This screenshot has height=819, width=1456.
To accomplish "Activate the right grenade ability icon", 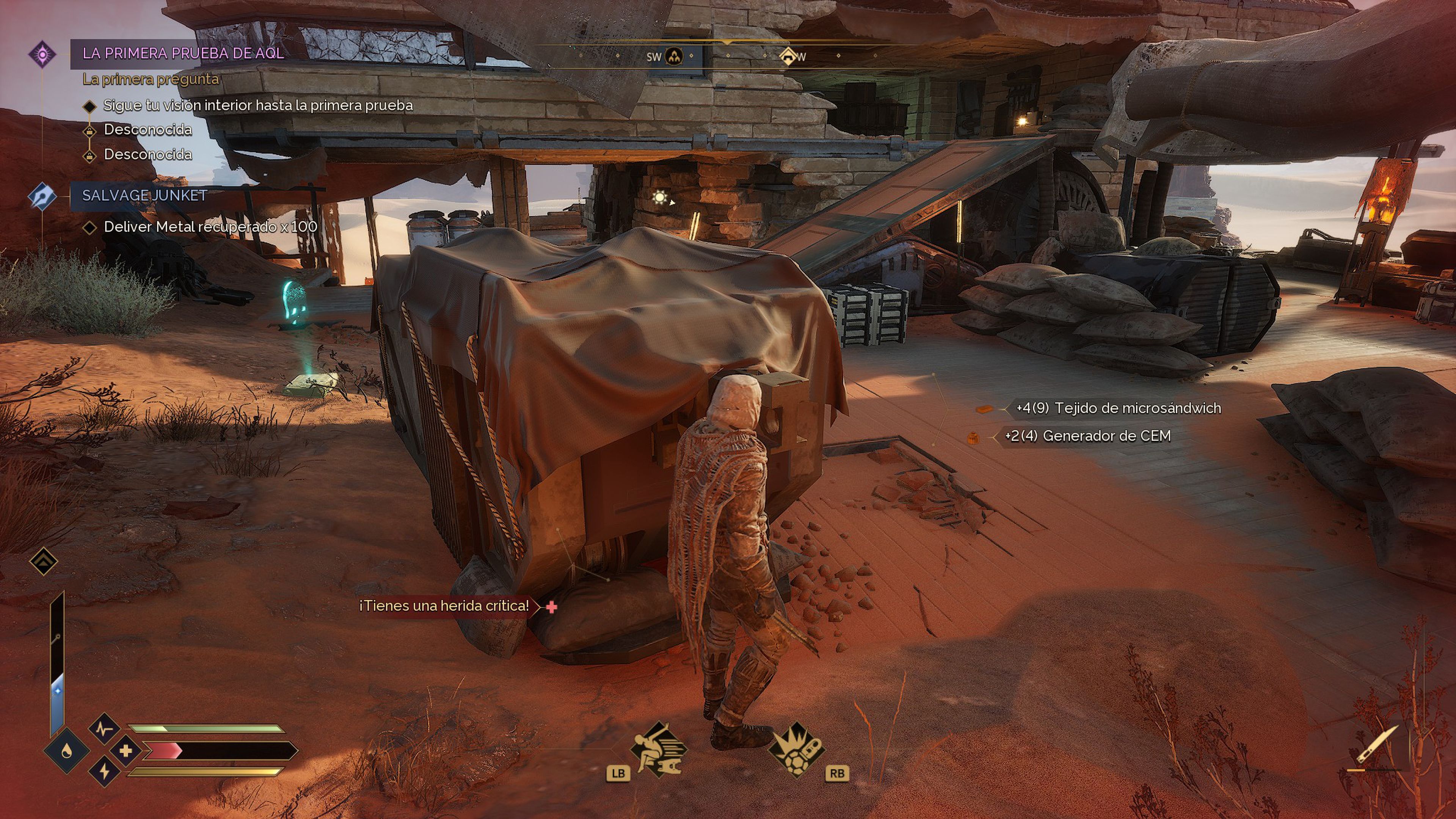I will 797,750.
